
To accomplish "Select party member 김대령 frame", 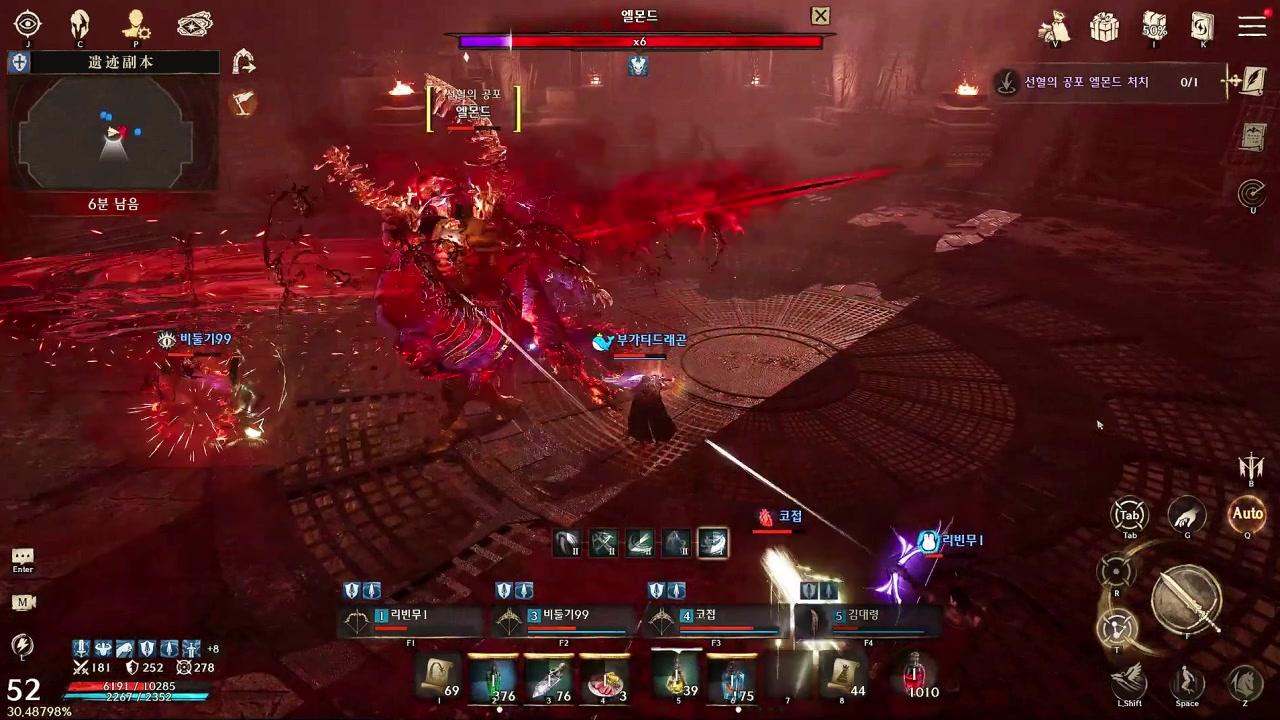I will point(870,620).
